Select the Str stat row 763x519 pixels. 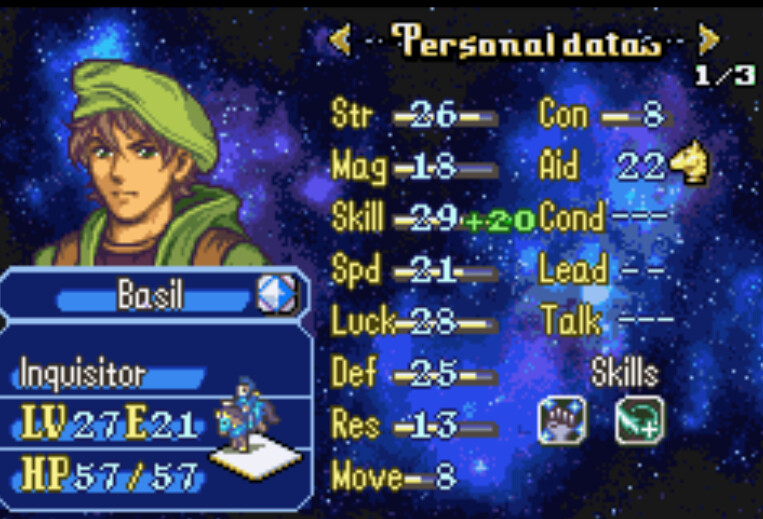point(415,115)
